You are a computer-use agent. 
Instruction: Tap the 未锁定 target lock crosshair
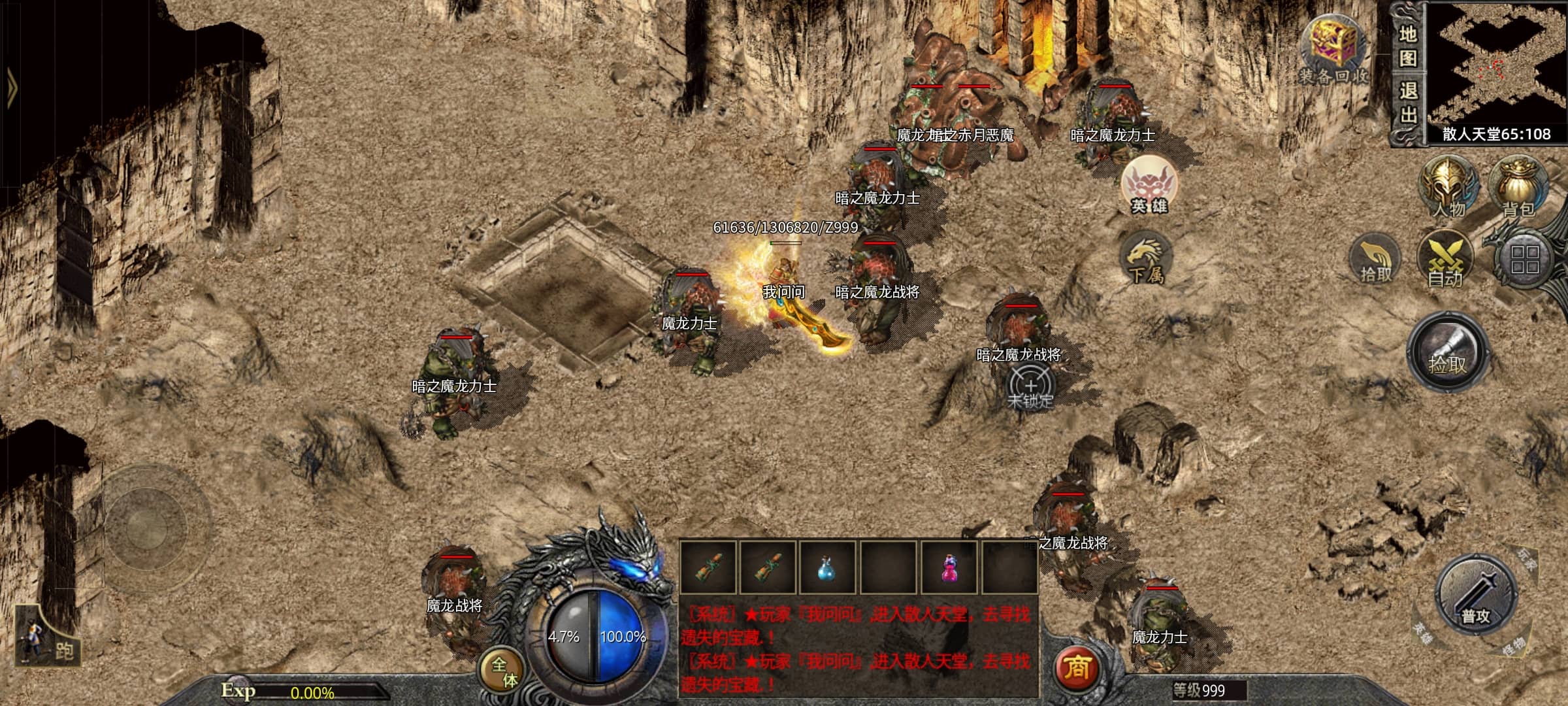1030,388
